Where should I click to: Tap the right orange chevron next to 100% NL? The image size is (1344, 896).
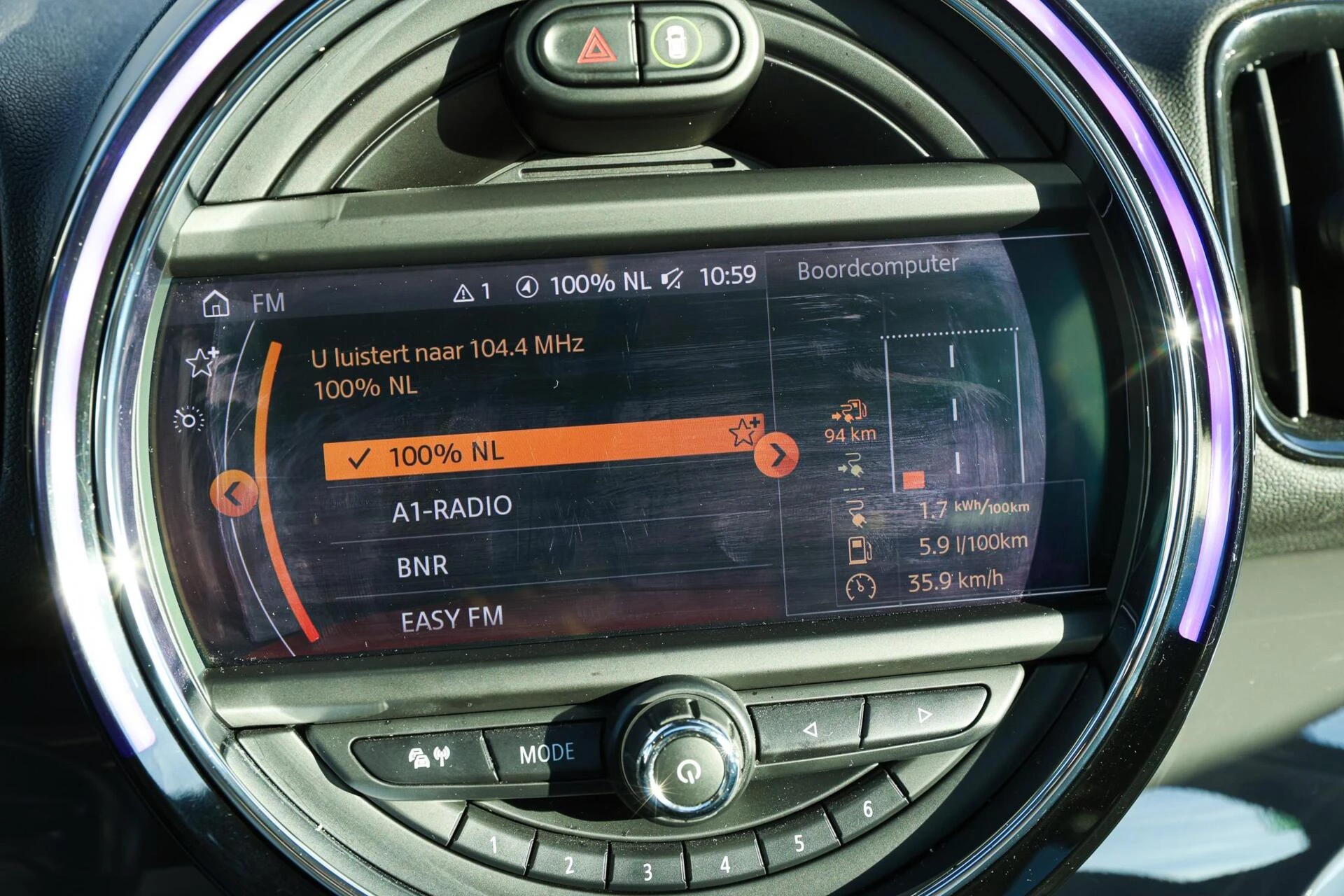(x=777, y=455)
